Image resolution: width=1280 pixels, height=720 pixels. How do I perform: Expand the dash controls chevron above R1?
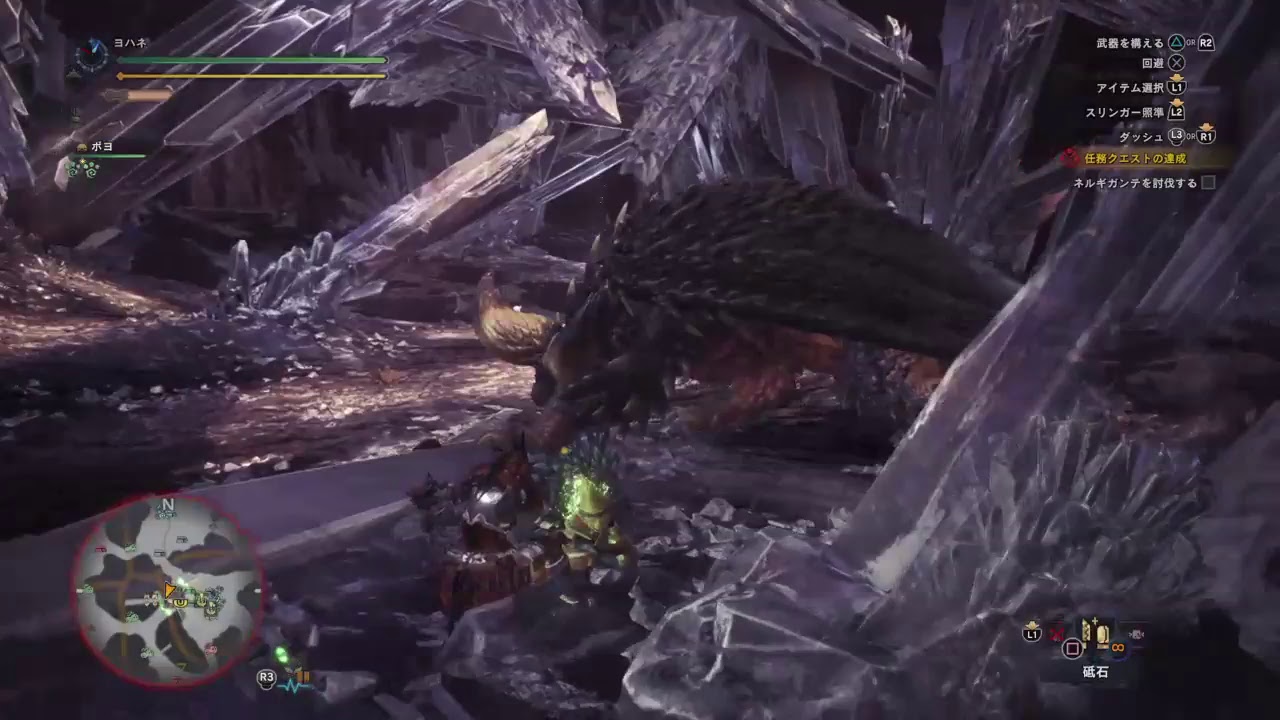[1206, 126]
